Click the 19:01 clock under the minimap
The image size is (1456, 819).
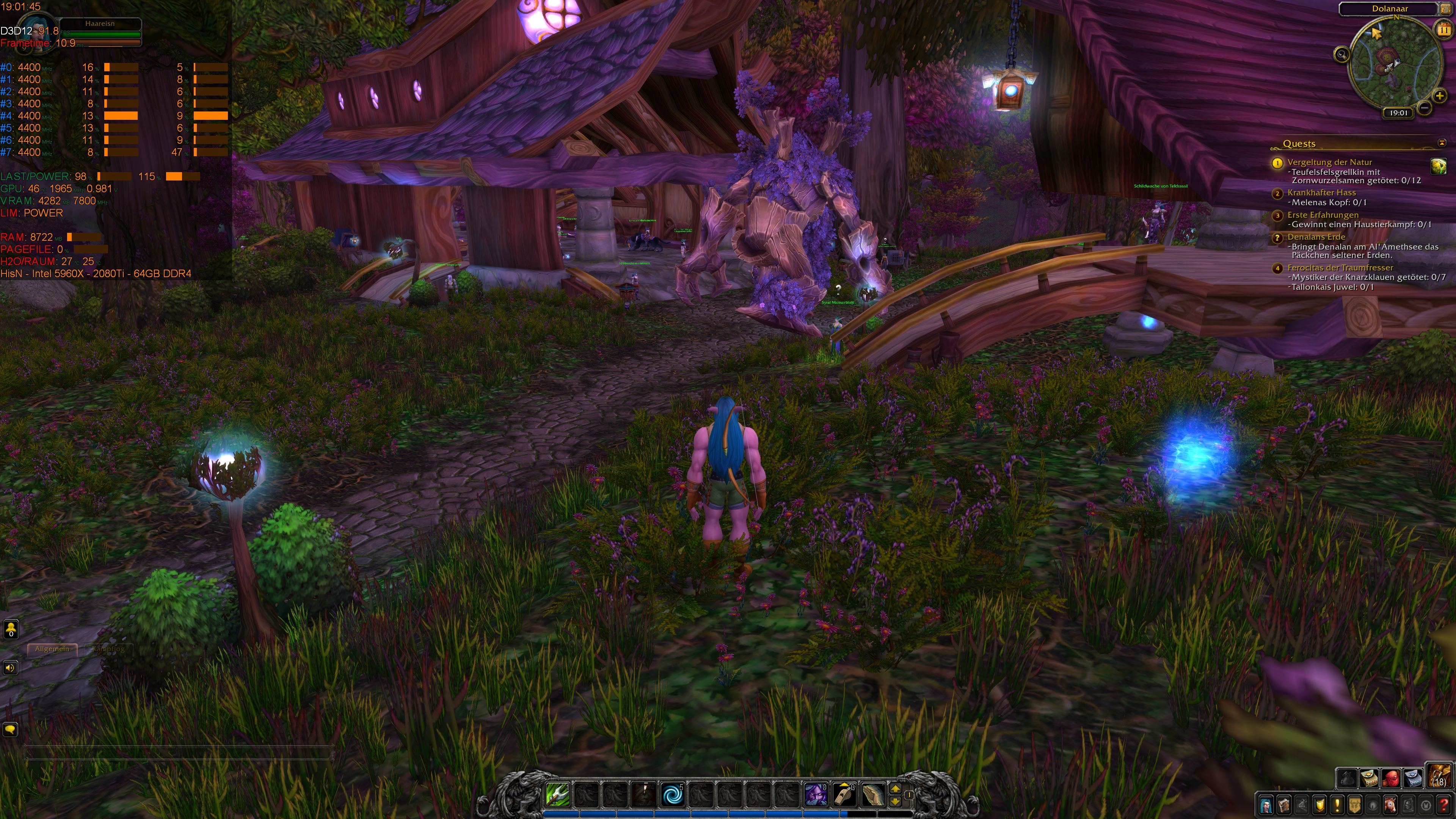click(x=1398, y=113)
